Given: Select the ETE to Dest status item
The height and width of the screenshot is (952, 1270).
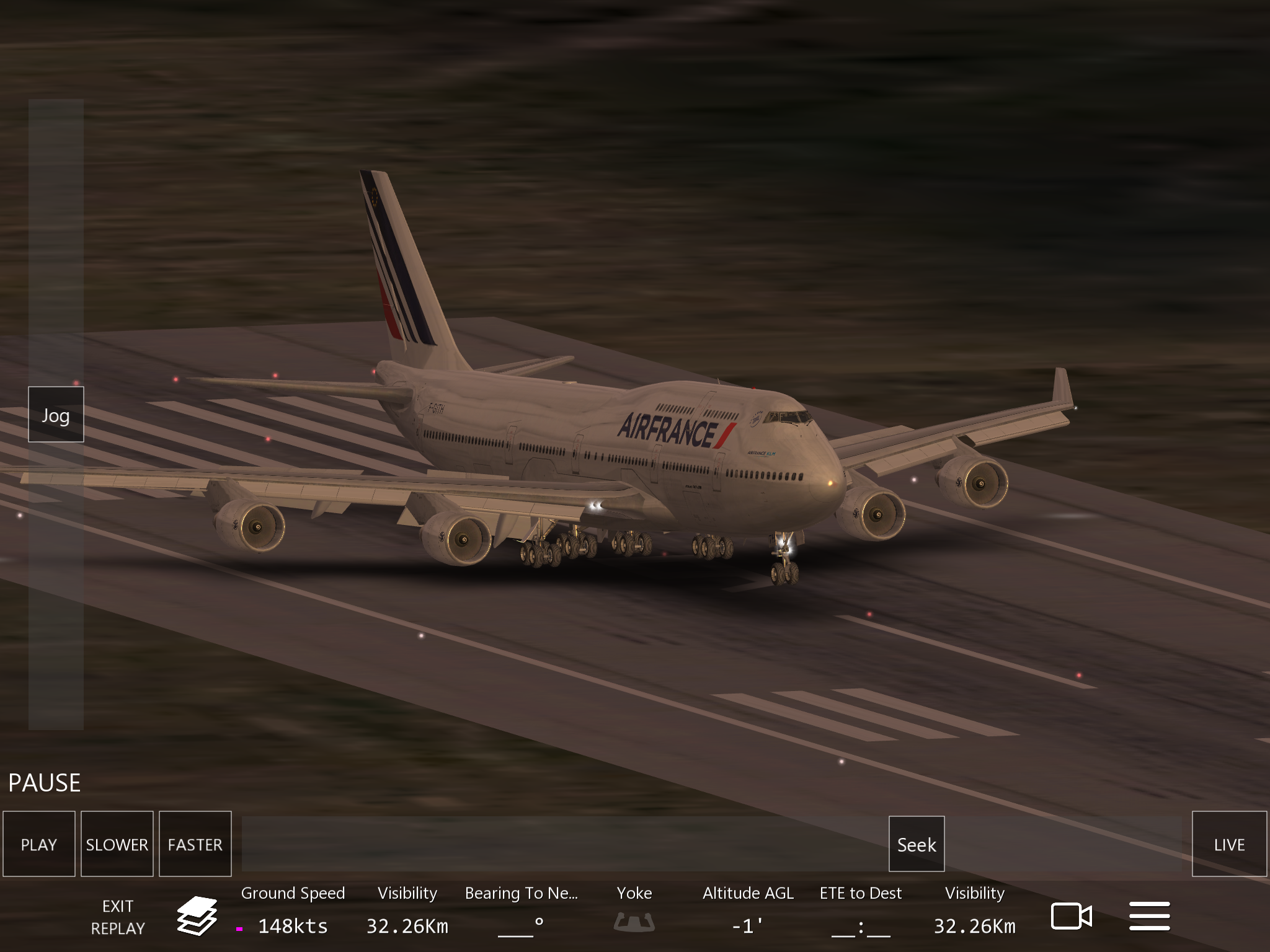Looking at the screenshot, I should click(860, 910).
